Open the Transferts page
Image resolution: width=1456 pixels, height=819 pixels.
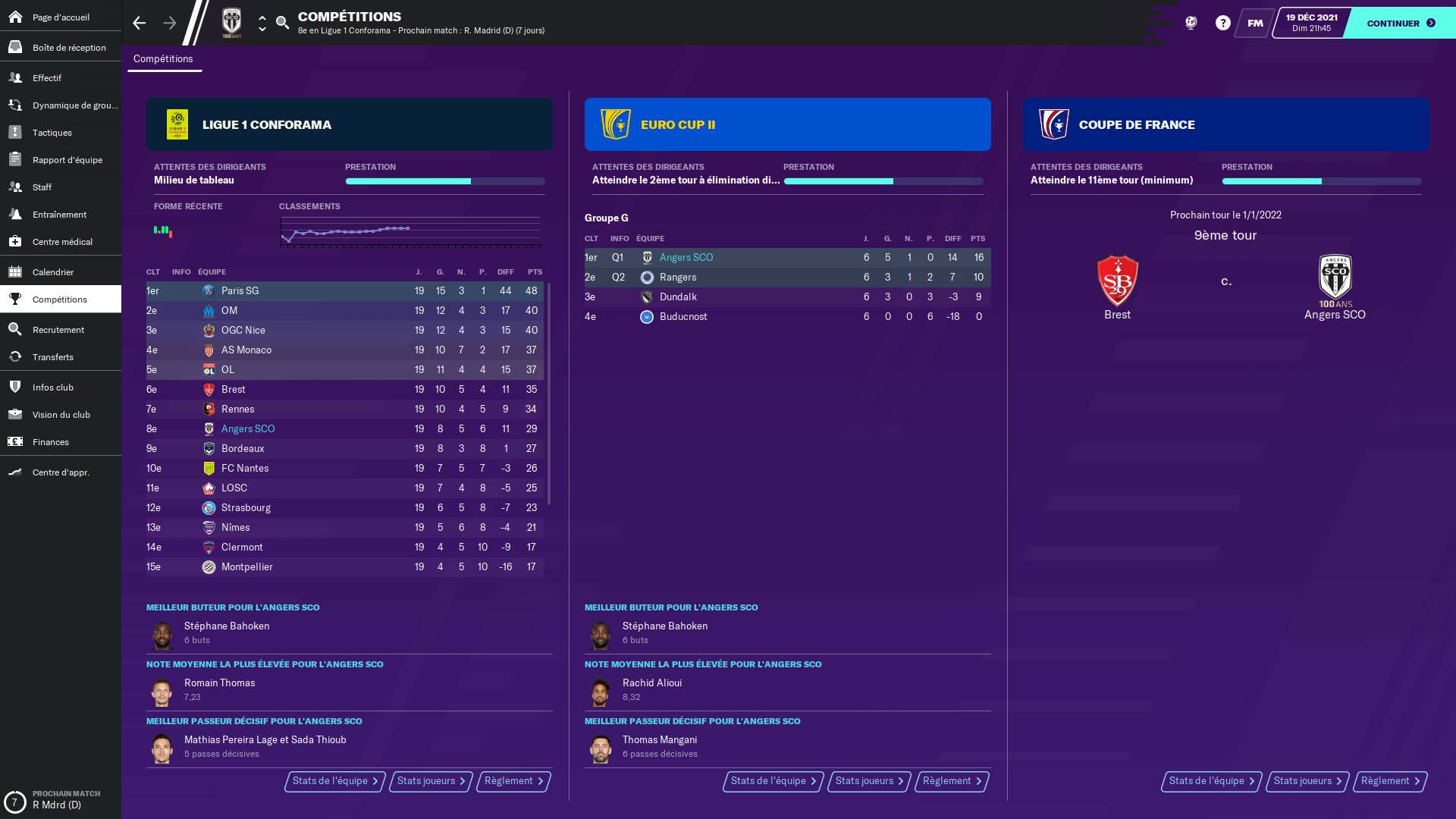click(x=52, y=357)
